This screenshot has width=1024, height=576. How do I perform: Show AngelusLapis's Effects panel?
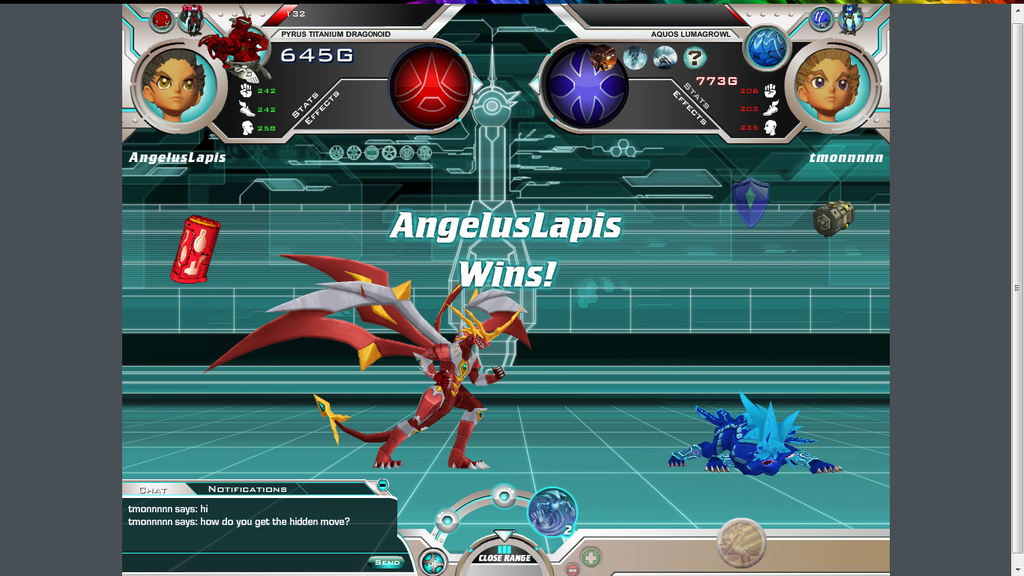(324, 108)
